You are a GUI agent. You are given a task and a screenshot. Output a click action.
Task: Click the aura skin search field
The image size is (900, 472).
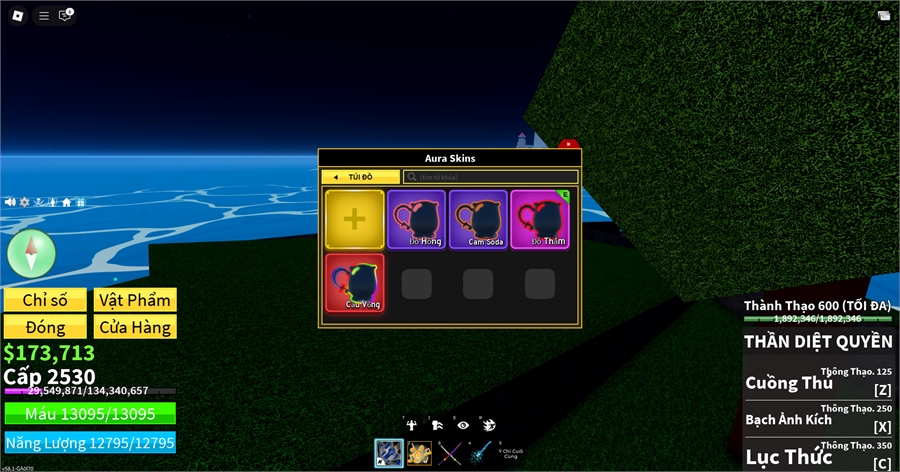490,177
